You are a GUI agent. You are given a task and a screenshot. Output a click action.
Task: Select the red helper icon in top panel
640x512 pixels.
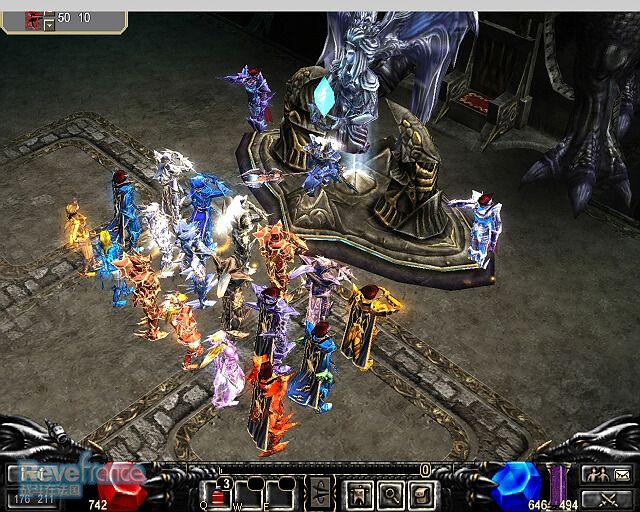click(x=35, y=18)
